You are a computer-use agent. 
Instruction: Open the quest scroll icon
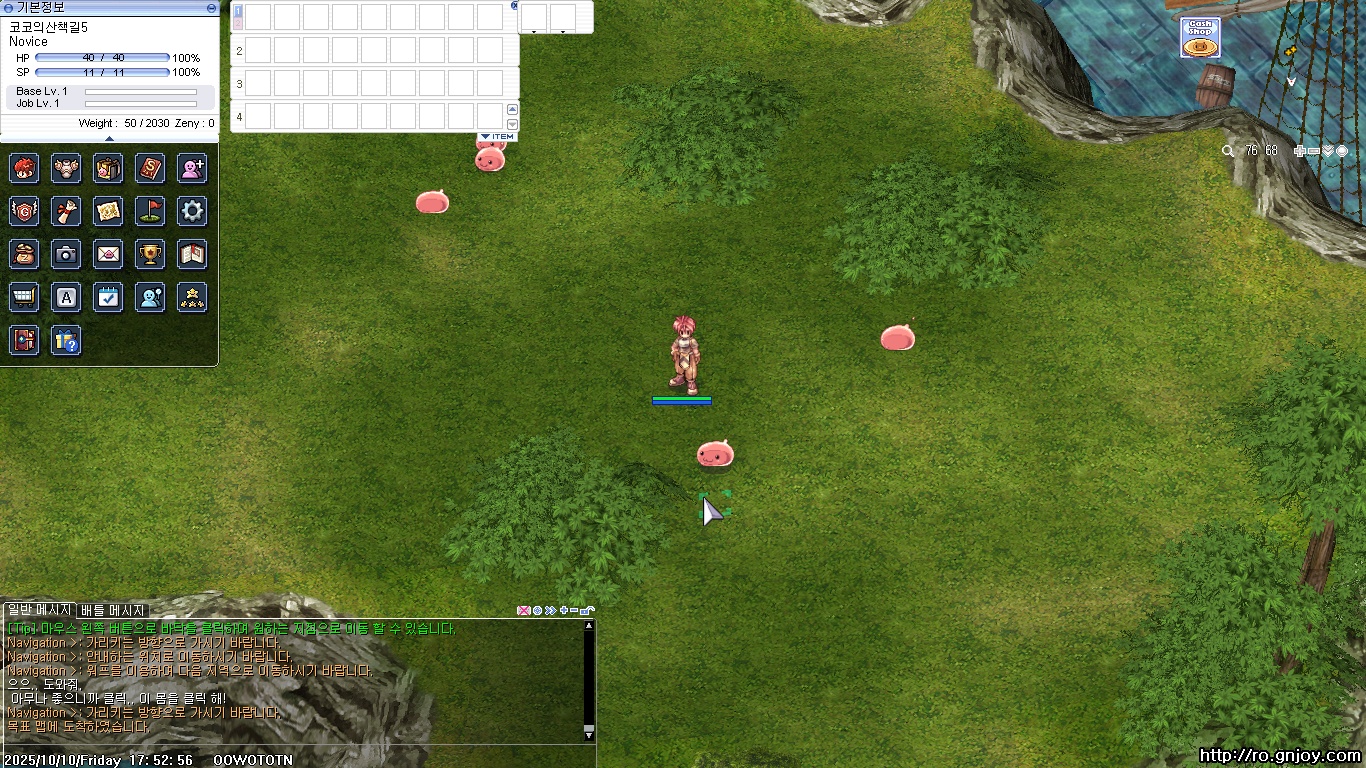[66, 211]
